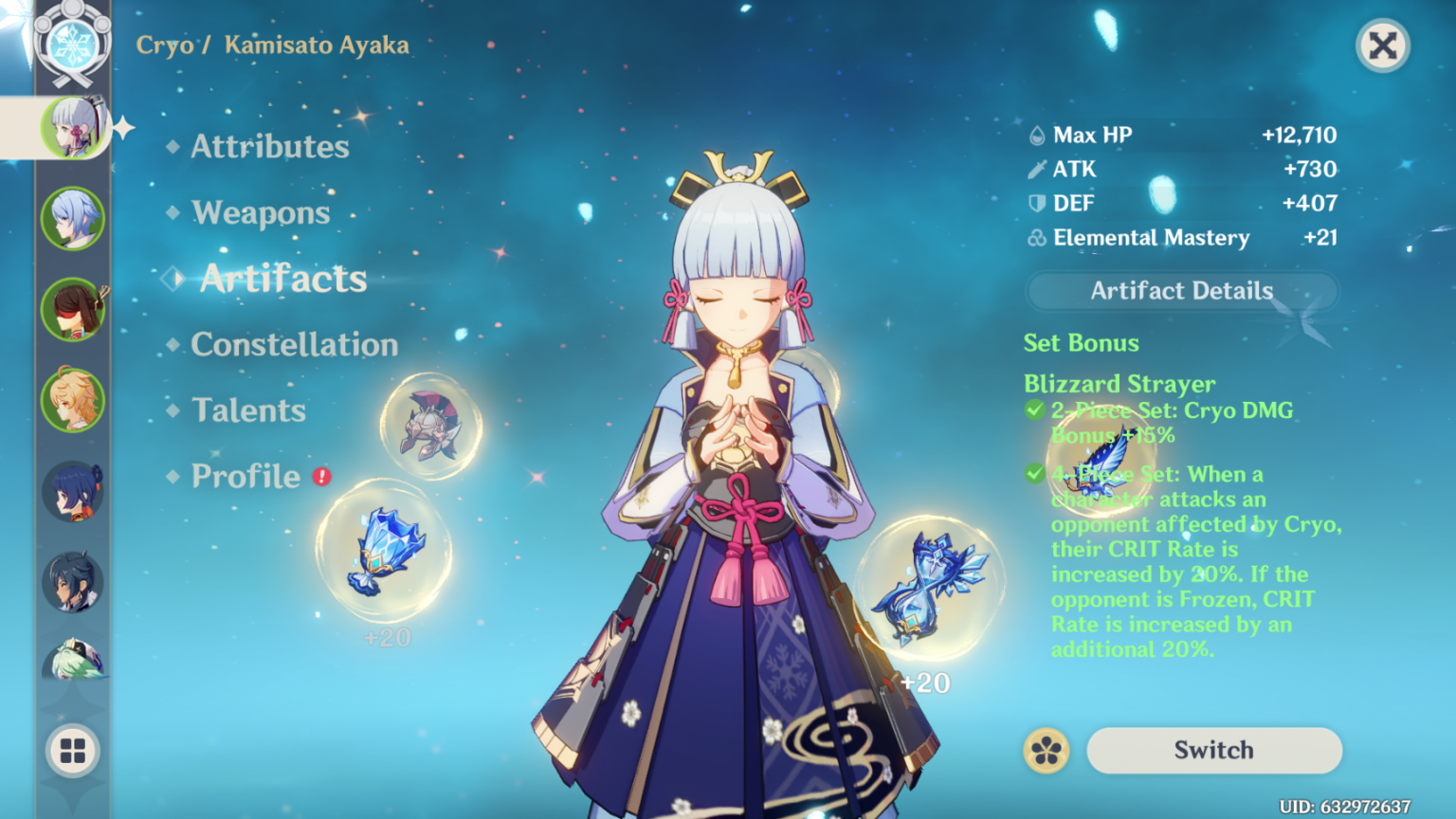Click the Switch button
The image size is (1456, 819).
(x=1213, y=750)
